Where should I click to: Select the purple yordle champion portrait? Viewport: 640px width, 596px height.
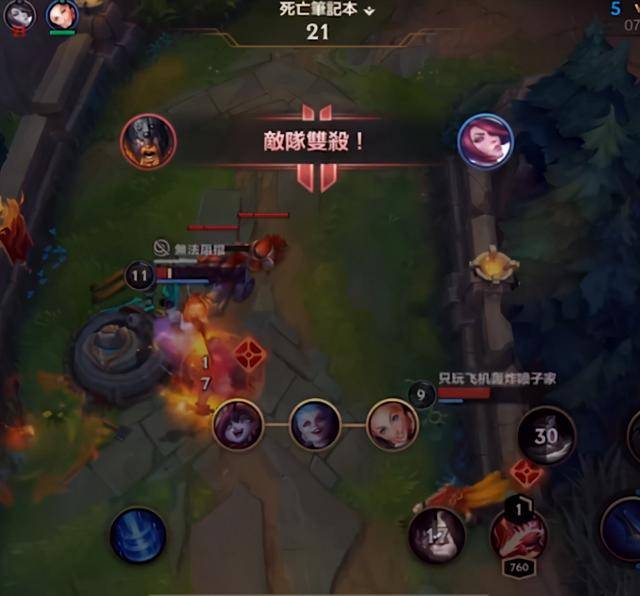(238, 424)
